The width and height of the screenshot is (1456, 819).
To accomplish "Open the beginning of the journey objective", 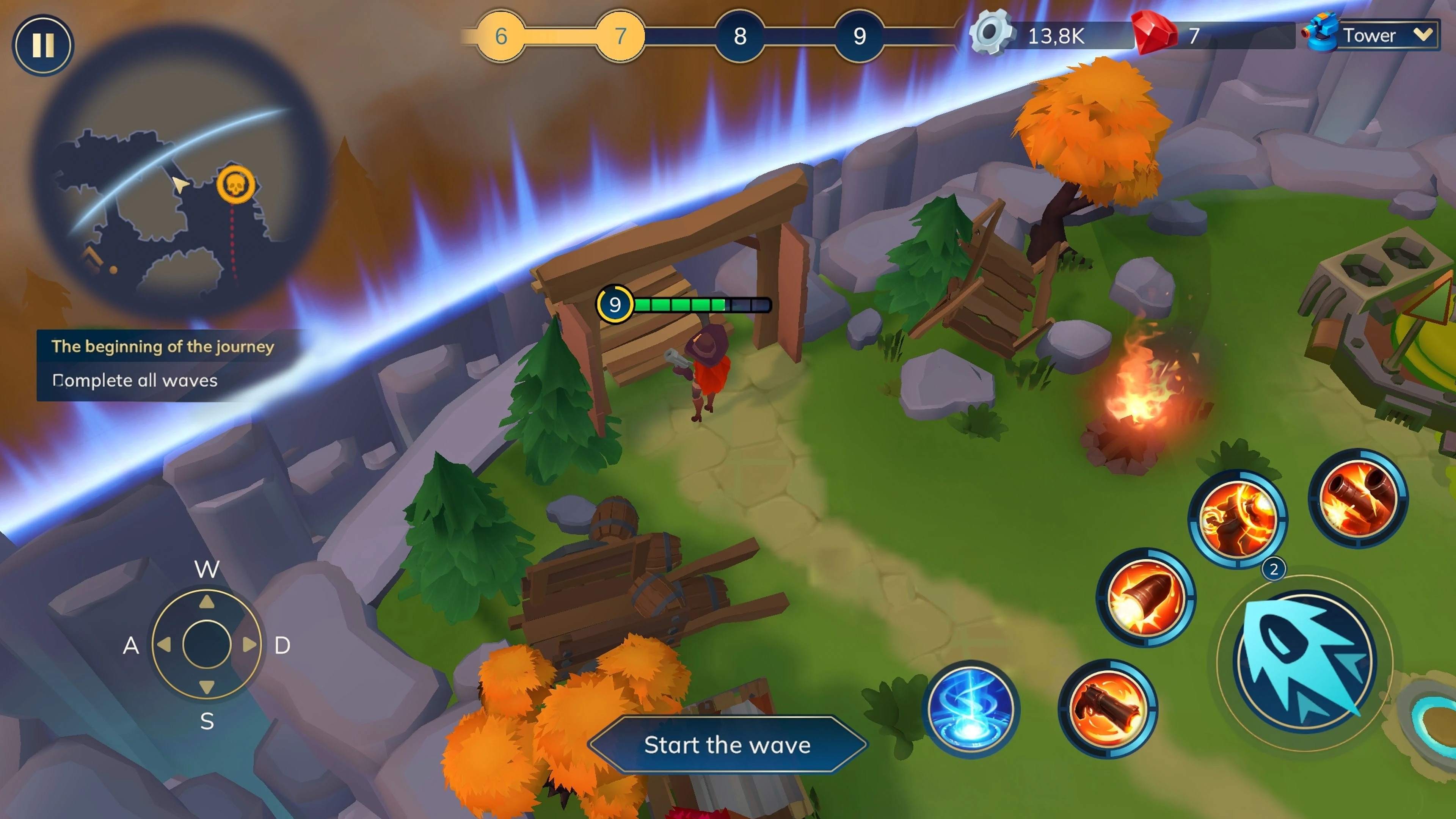I will coord(163,346).
